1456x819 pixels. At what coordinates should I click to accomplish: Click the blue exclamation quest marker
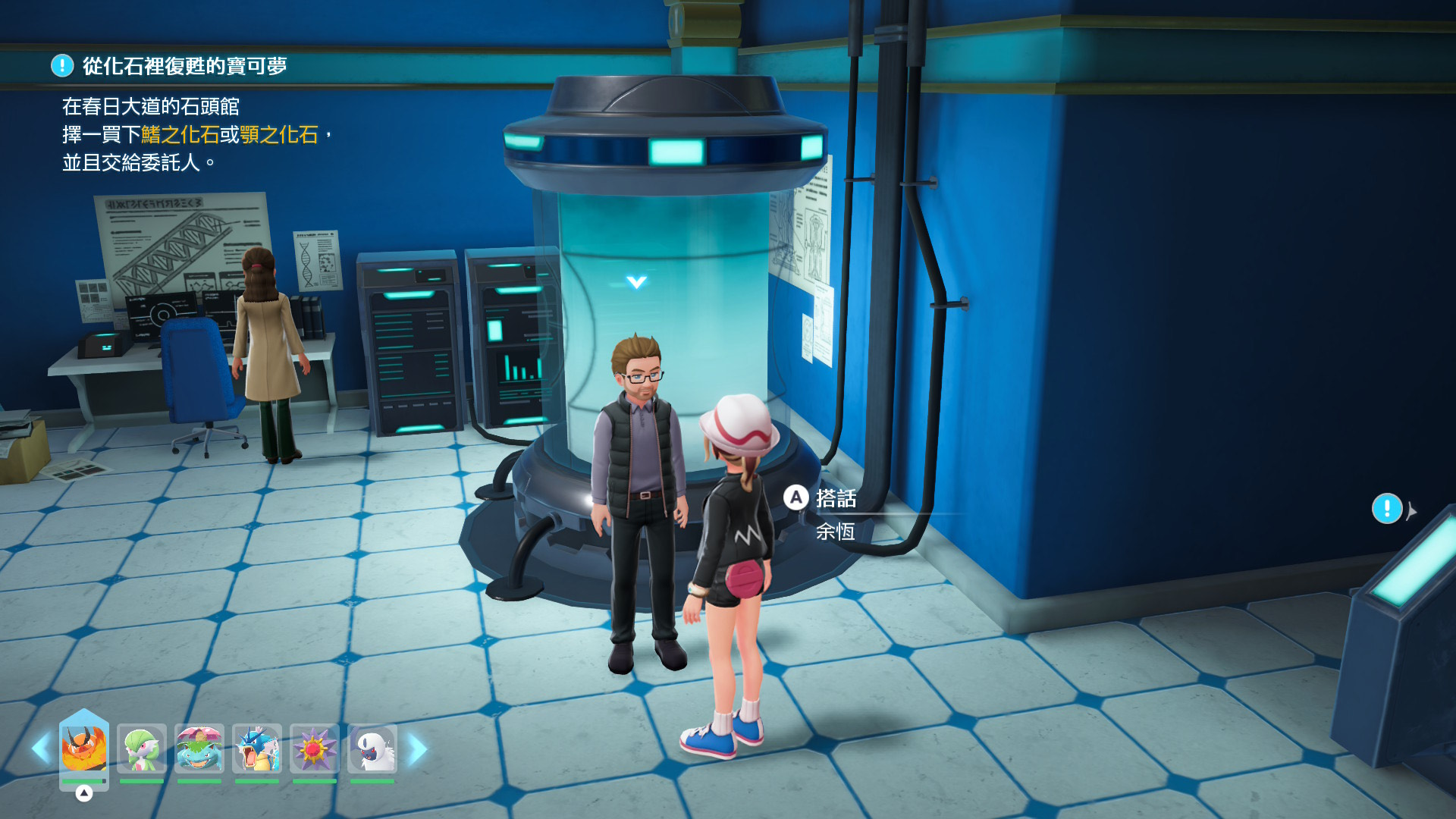pos(1387,509)
